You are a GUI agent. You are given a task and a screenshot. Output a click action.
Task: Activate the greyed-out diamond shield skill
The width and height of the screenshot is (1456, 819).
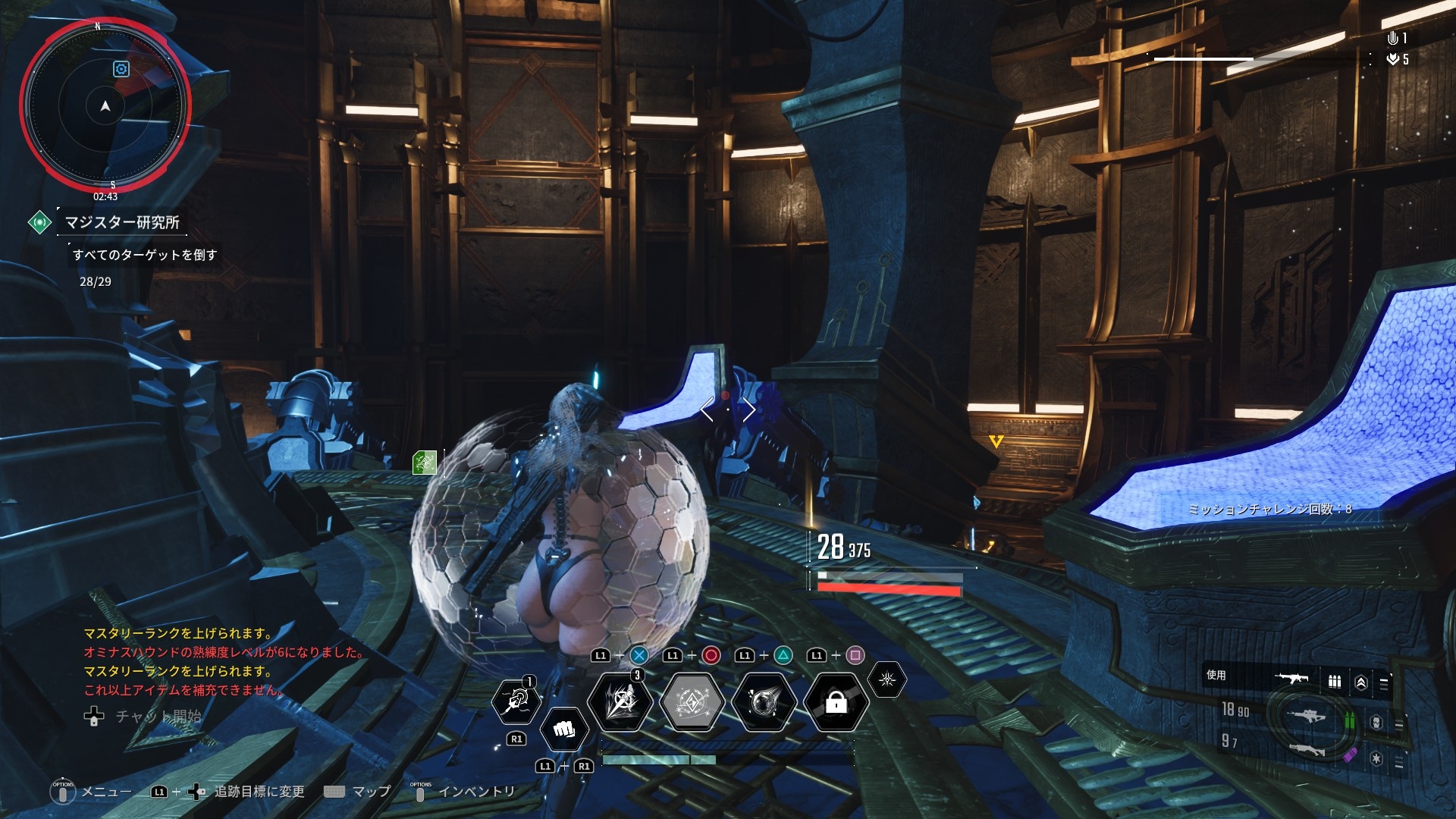[692, 702]
